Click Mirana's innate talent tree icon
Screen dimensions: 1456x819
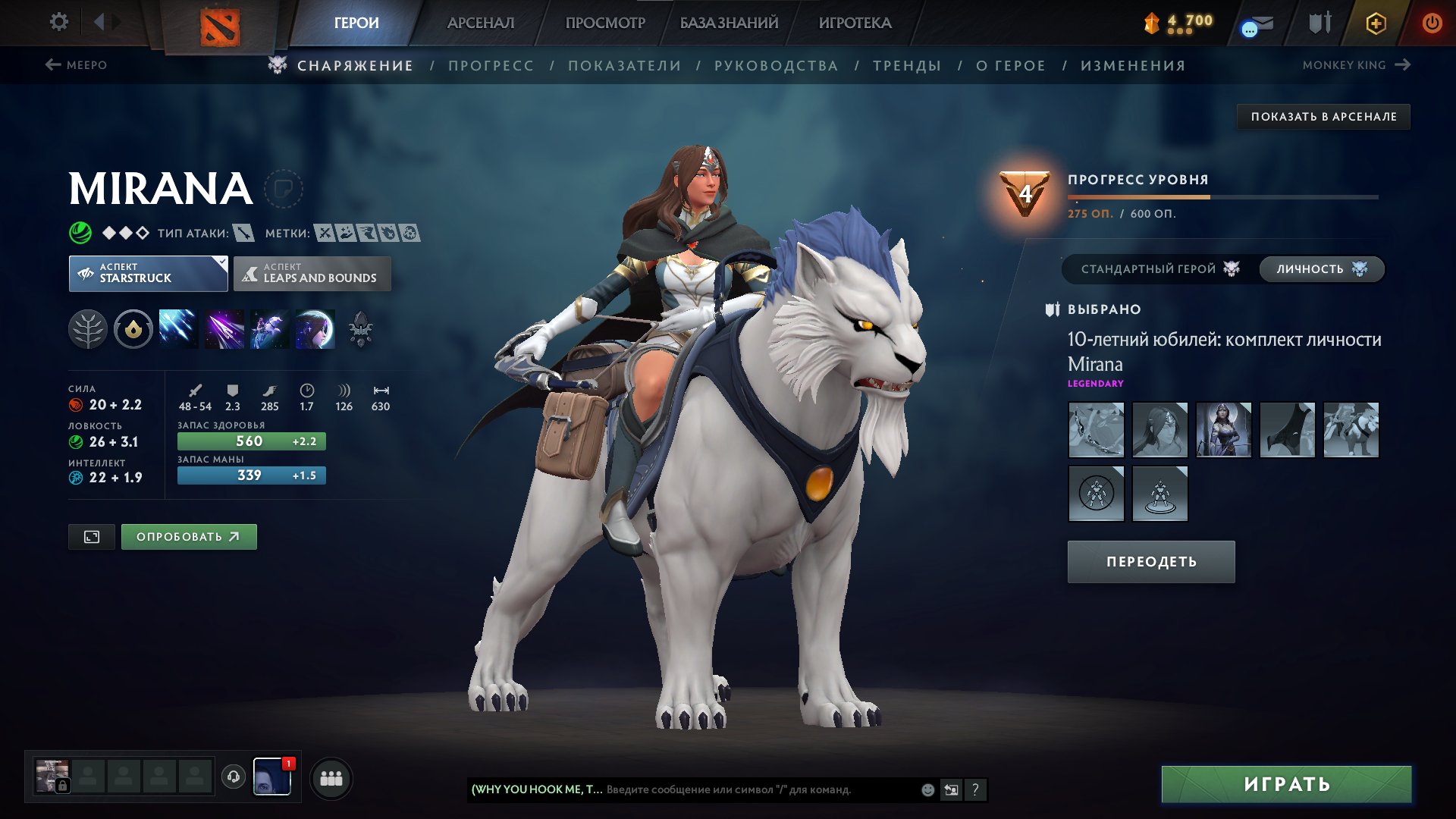click(89, 329)
